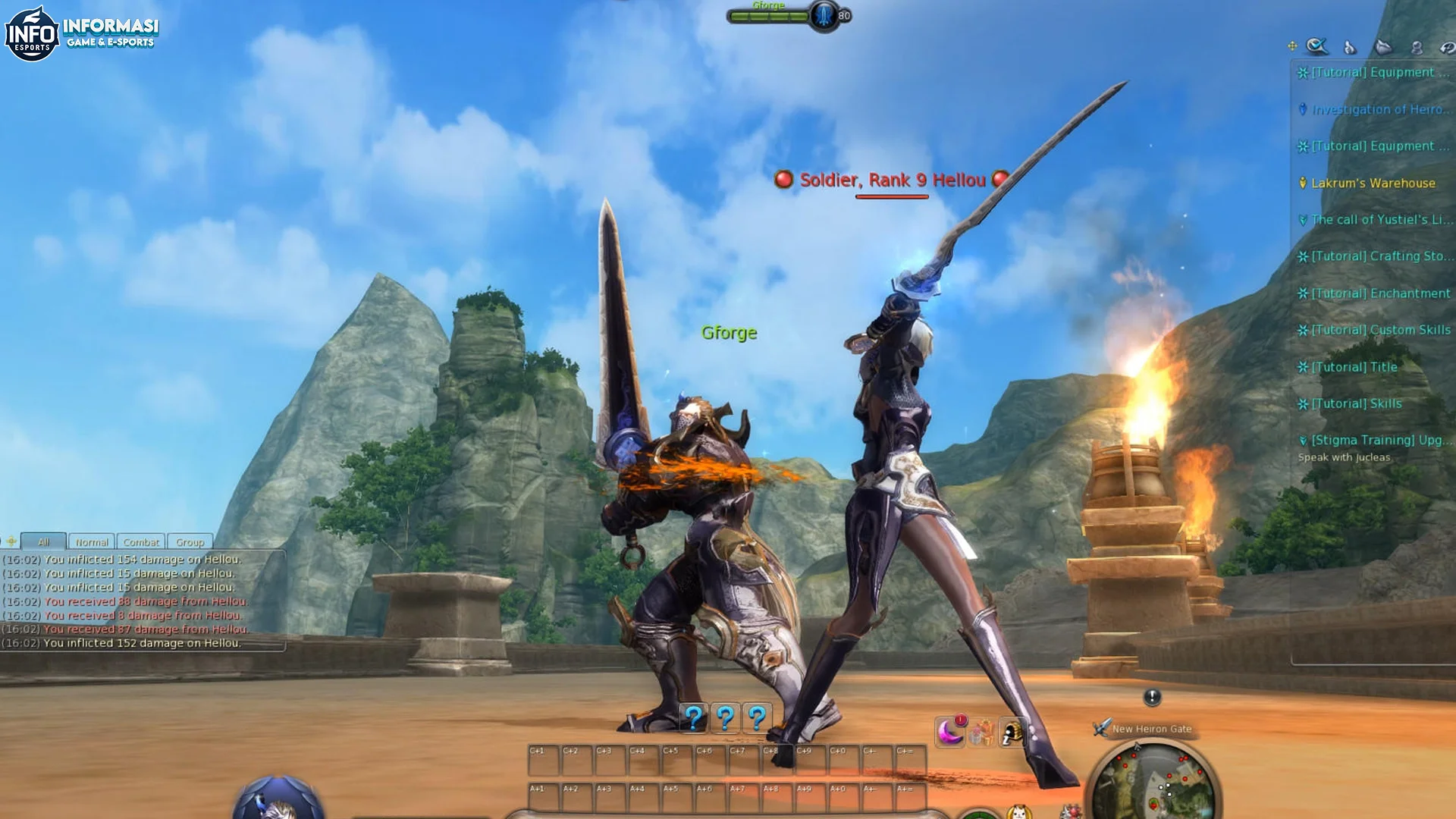Open the pink crescent moon notification icon
The width and height of the screenshot is (1456, 819).
click(950, 732)
